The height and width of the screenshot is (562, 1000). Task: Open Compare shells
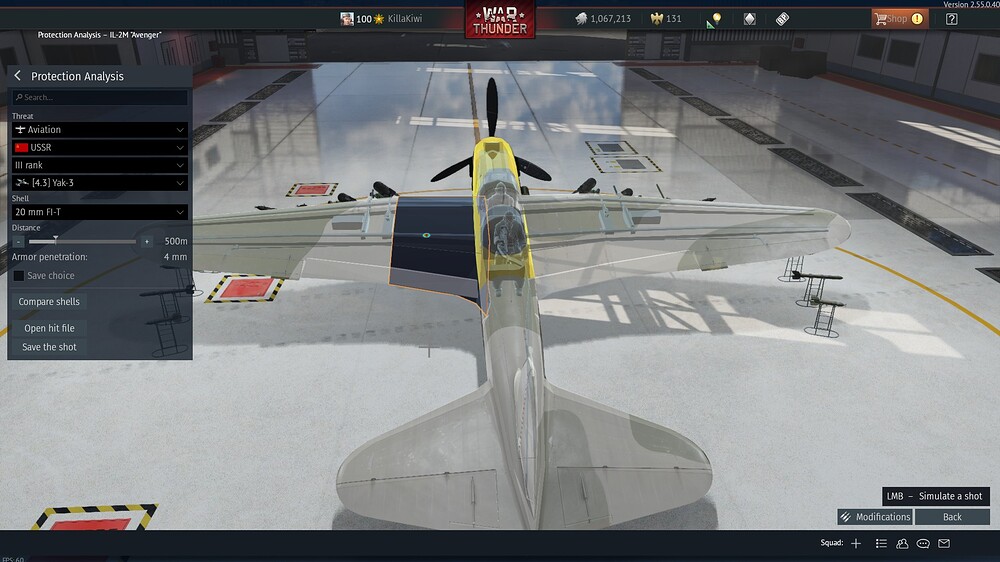click(x=49, y=302)
